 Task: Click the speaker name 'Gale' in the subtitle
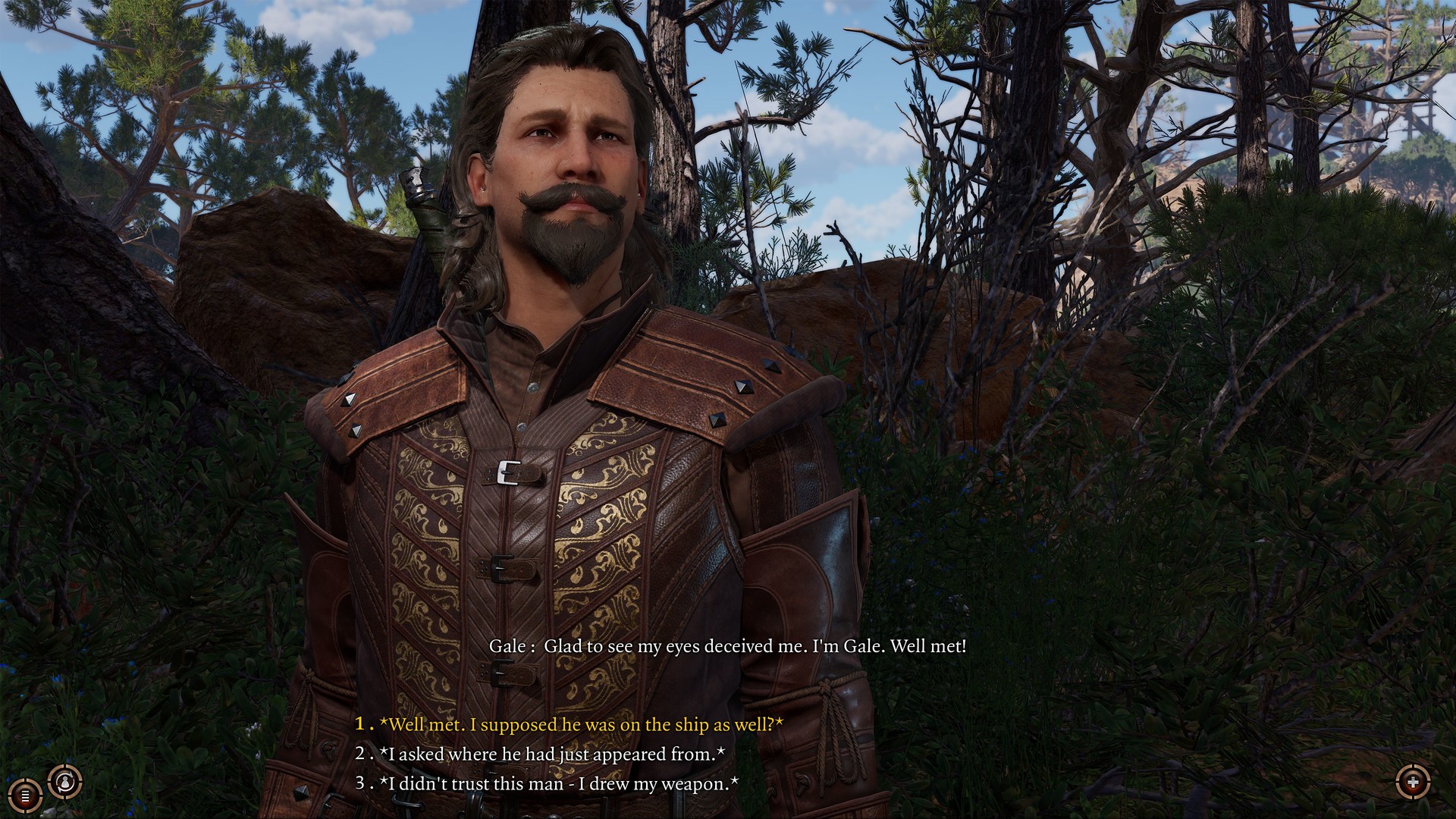(513, 648)
